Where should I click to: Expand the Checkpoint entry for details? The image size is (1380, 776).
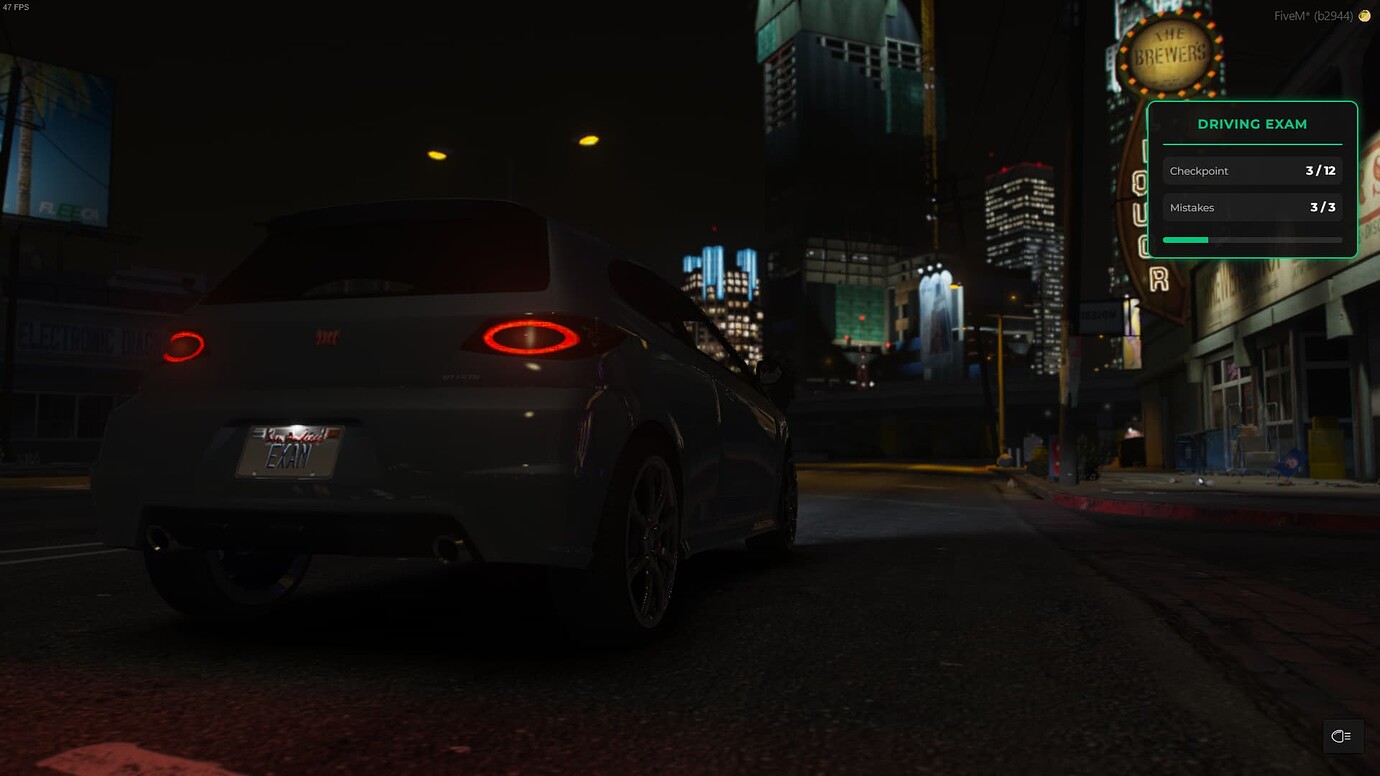point(1252,171)
